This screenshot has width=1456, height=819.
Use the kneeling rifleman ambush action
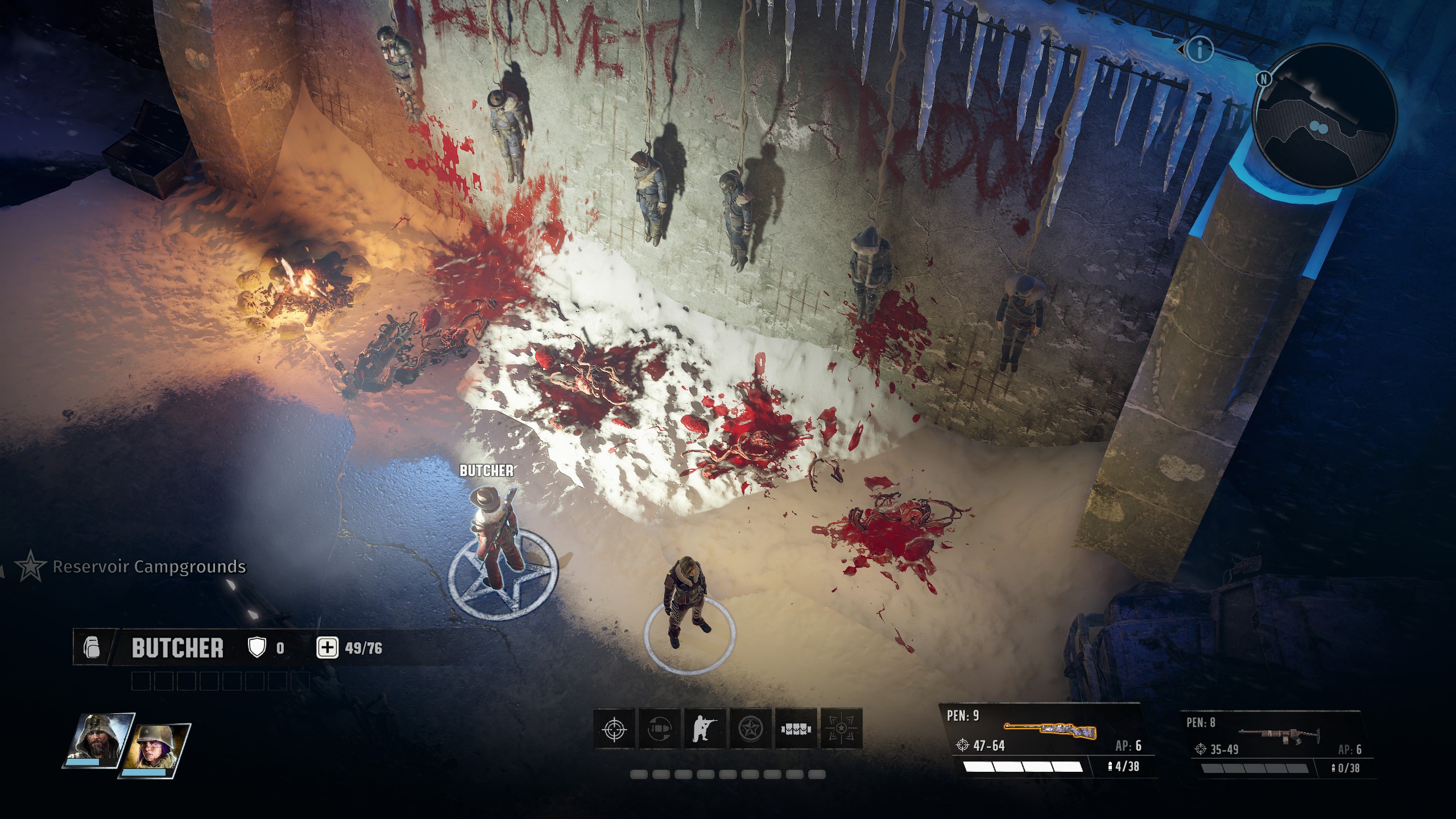[x=705, y=729]
